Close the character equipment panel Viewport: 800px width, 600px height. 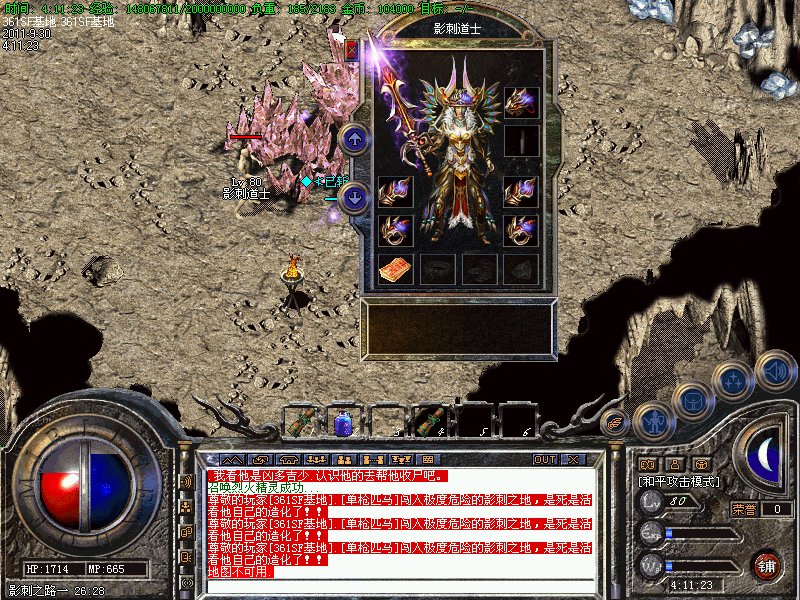pos(352,48)
